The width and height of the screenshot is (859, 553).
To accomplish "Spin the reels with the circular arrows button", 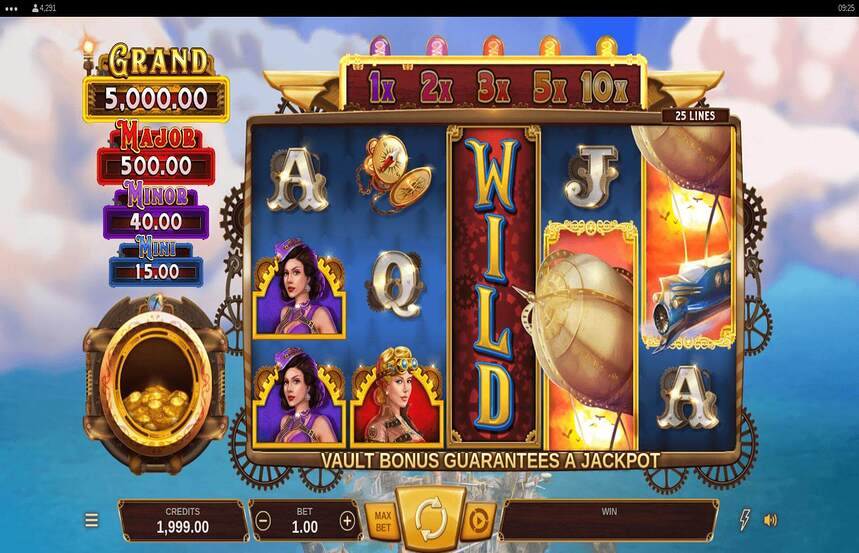I will (430, 518).
